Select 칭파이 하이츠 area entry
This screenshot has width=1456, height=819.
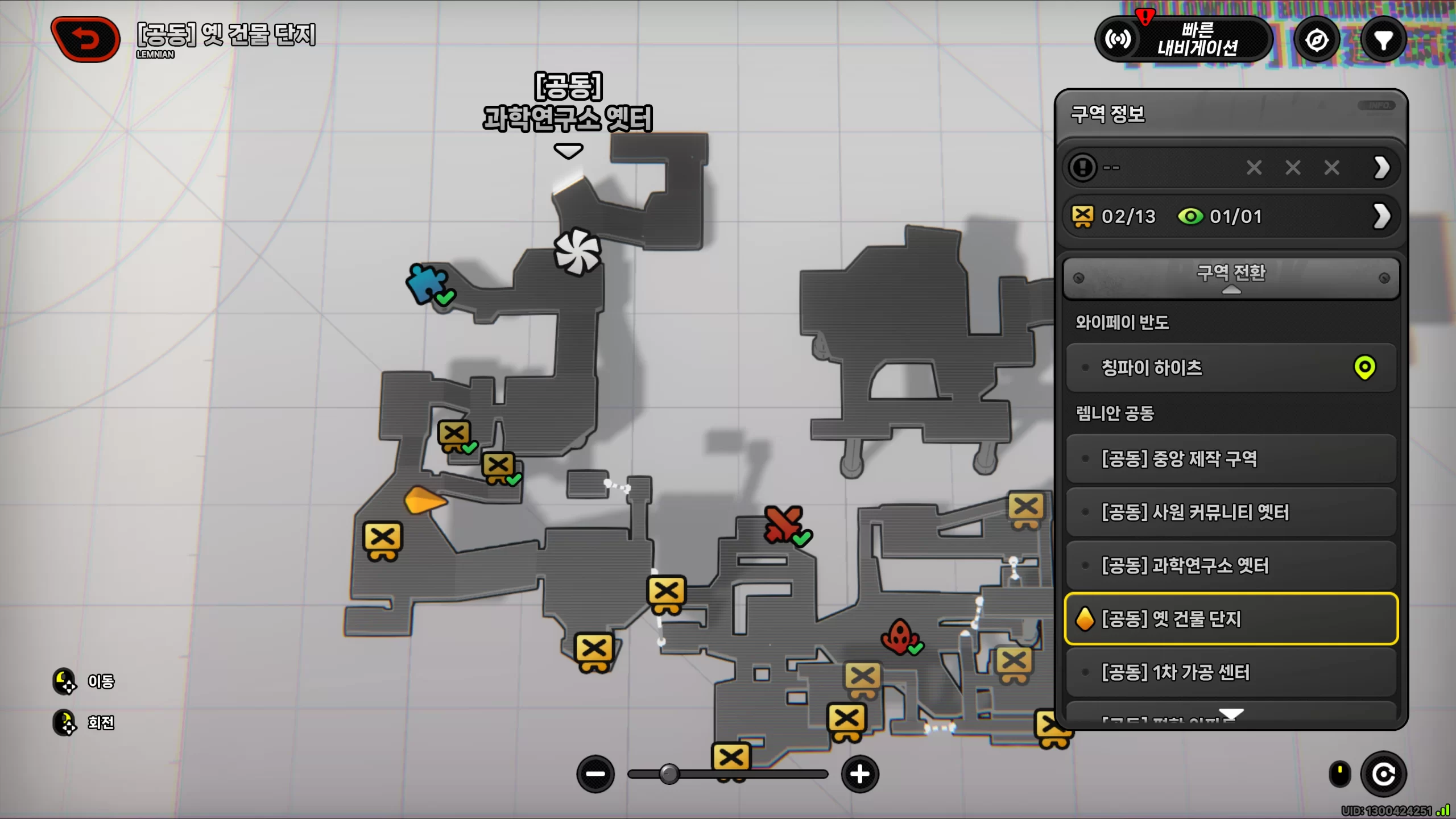tap(1231, 368)
